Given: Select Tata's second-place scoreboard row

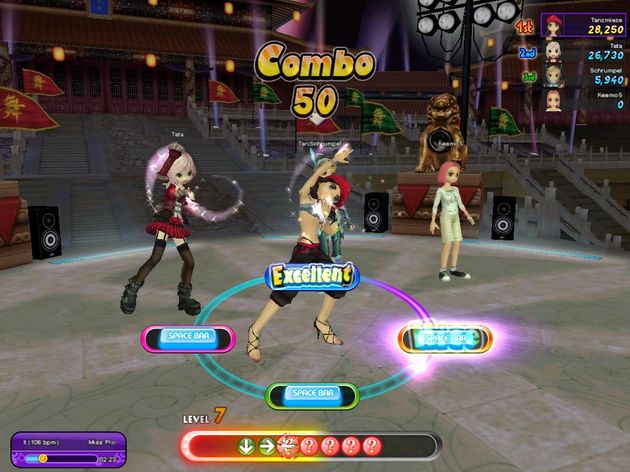Looking at the screenshot, I should 584,50.
